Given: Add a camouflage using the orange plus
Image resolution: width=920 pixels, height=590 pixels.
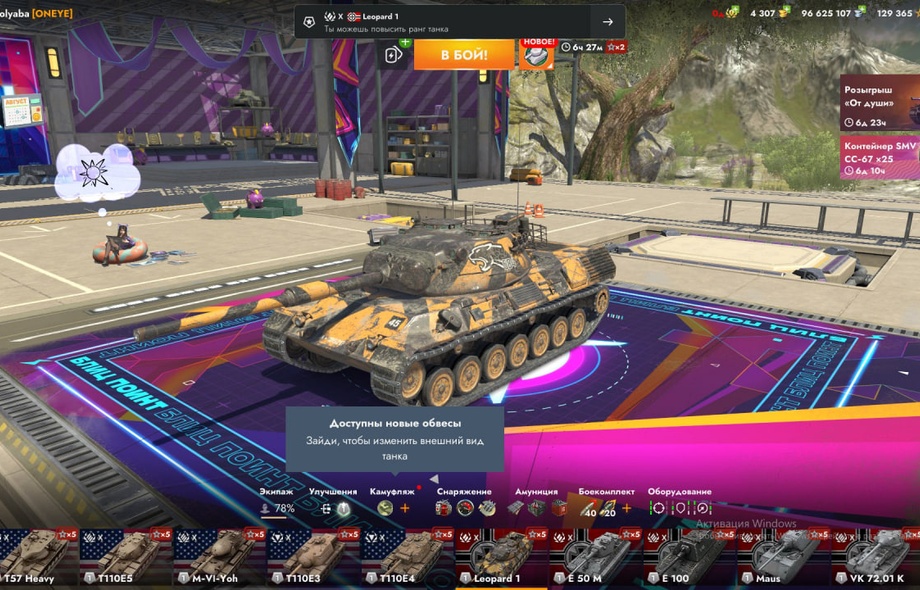Looking at the screenshot, I should [x=405, y=508].
